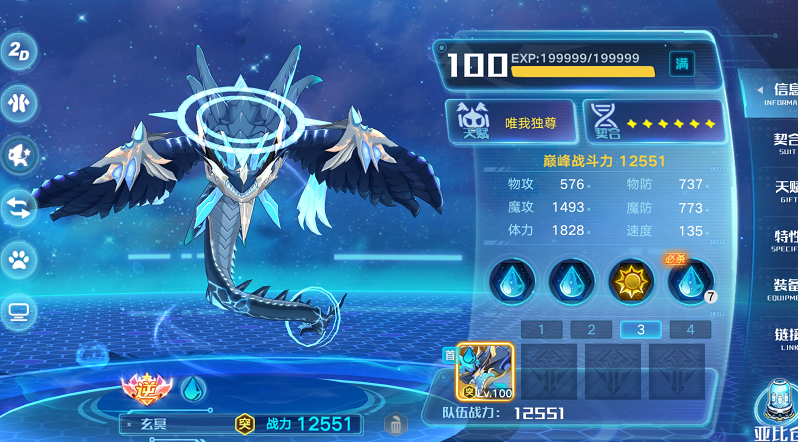Switch to team slot 4
The height and width of the screenshot is (442, 798).
690,329
